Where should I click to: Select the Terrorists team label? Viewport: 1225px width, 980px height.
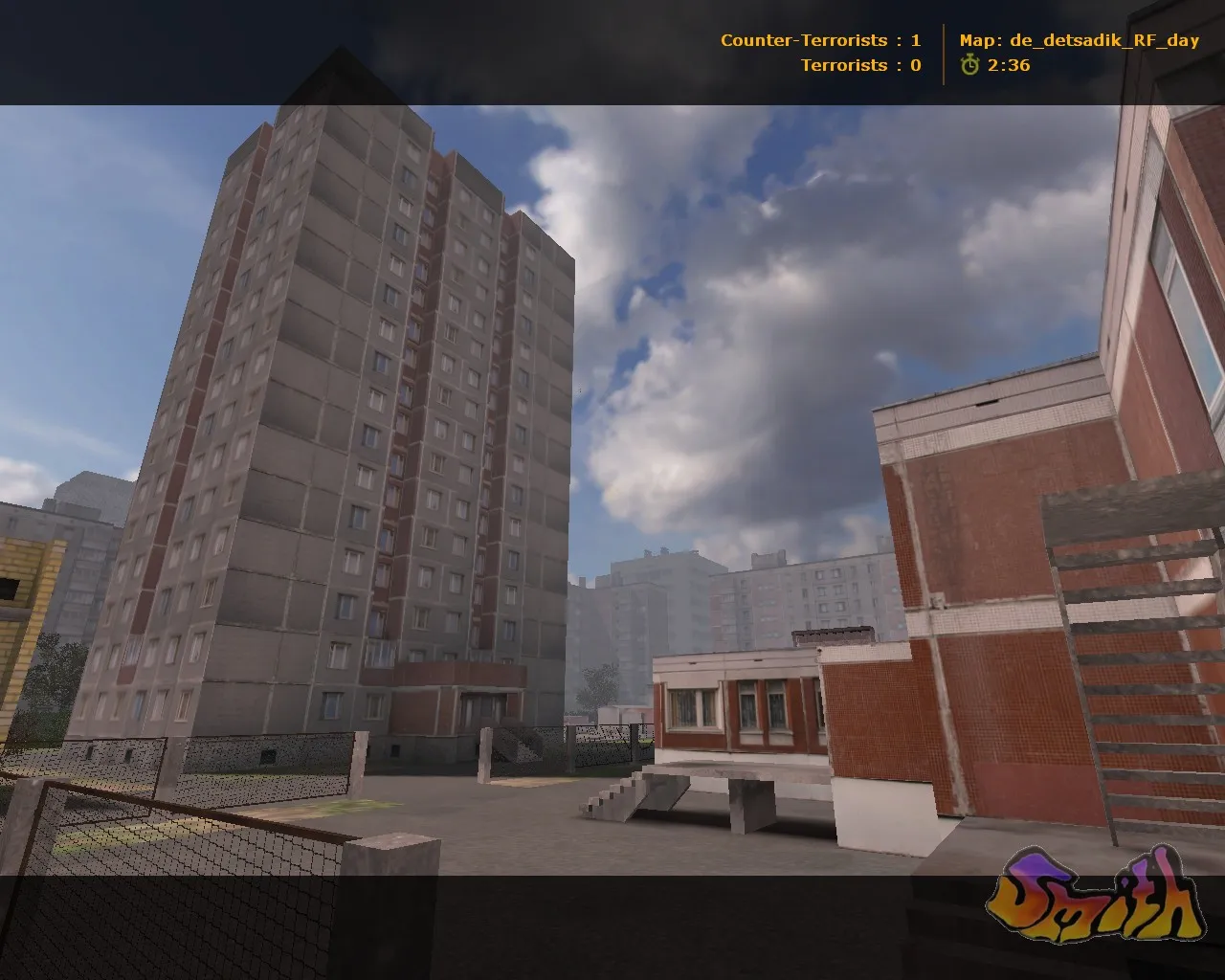click(843, 67)
